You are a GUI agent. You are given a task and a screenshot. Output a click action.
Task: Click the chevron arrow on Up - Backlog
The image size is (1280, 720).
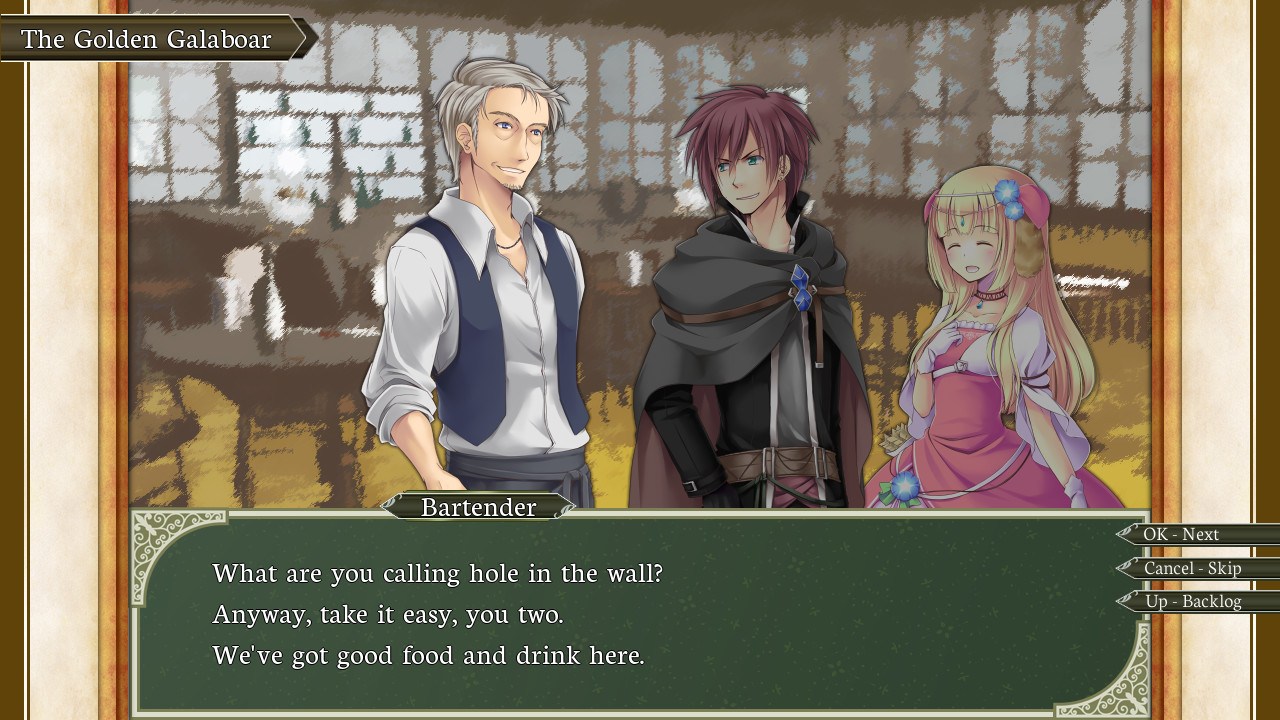(x=1125, y=602)
